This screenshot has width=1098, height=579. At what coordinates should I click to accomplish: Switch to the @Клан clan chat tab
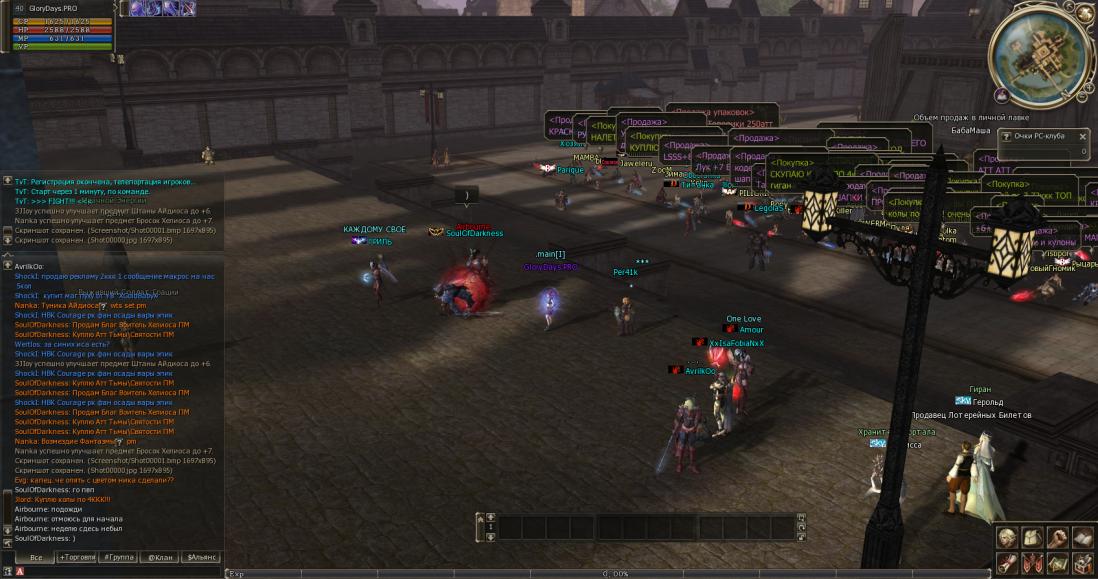(x=158, y=557)
